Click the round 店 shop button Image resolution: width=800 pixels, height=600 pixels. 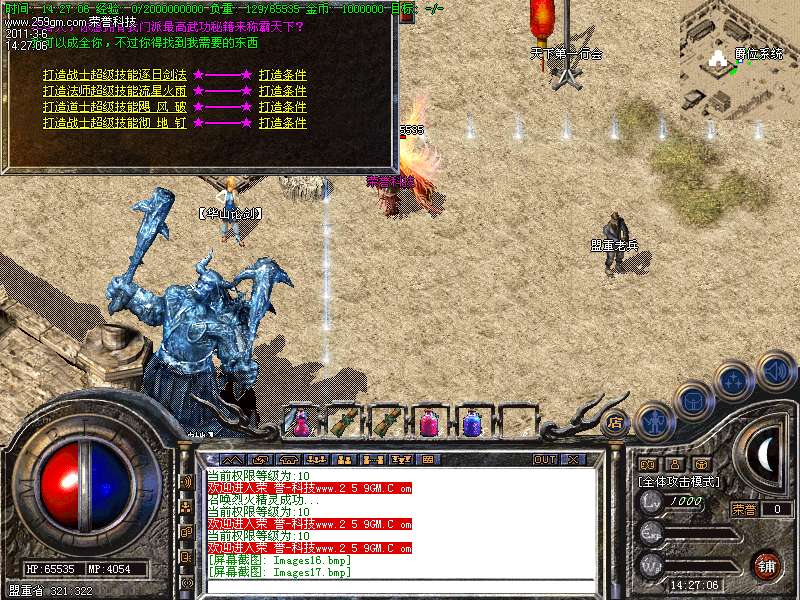(616, 422)
